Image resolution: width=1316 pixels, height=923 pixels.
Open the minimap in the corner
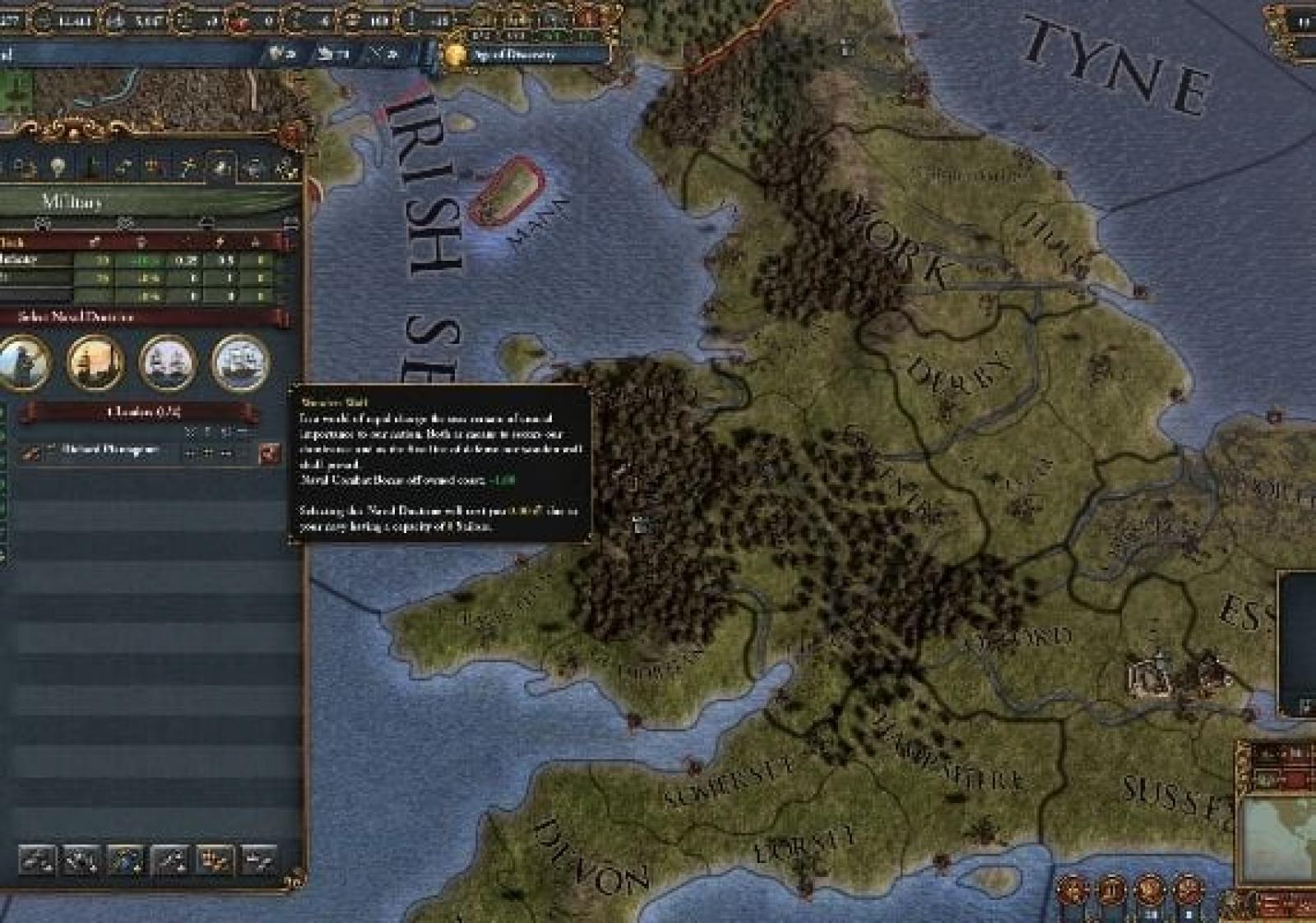[1279, 837]
